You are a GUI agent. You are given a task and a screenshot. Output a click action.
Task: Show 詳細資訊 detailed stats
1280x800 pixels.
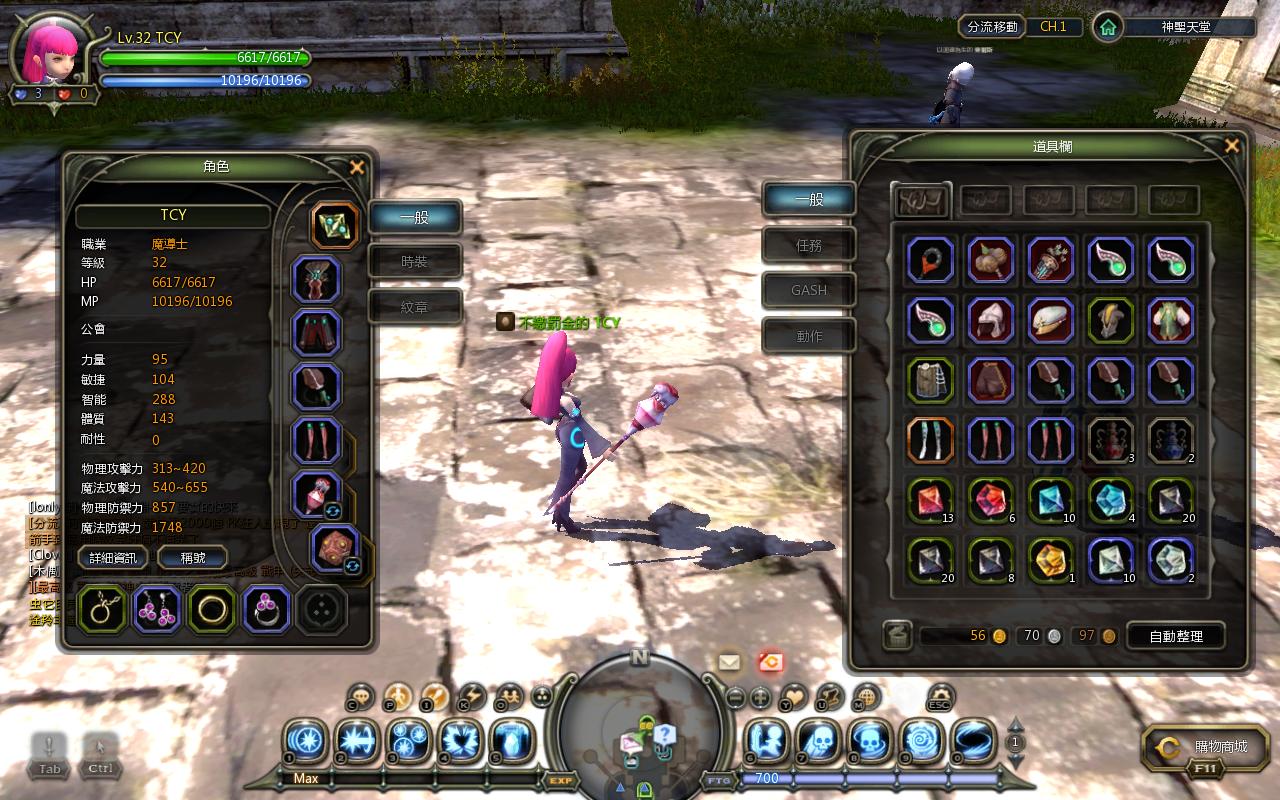click(x=113, y=558)
